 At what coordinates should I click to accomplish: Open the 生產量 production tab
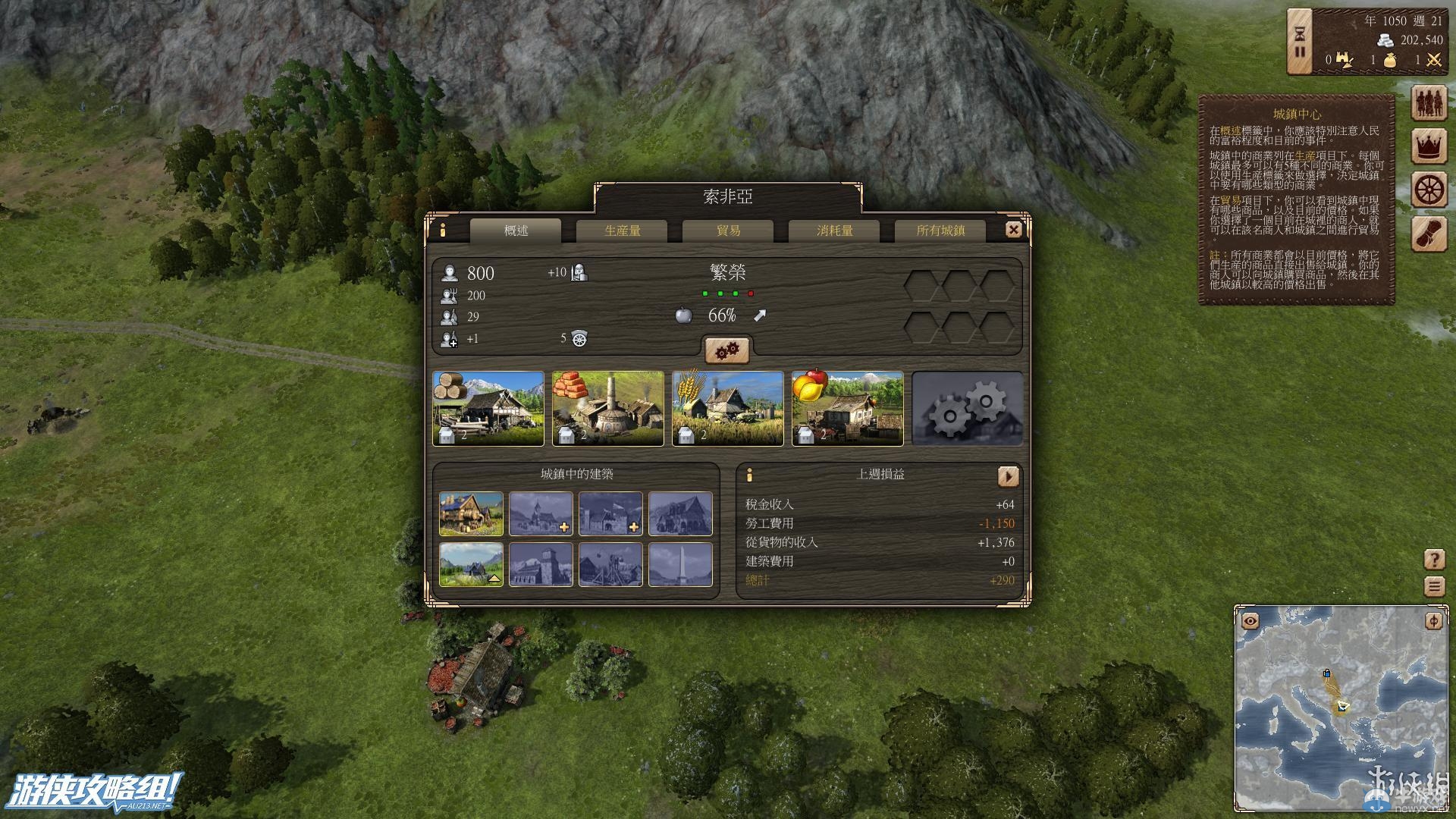click(x=622, y=231)
